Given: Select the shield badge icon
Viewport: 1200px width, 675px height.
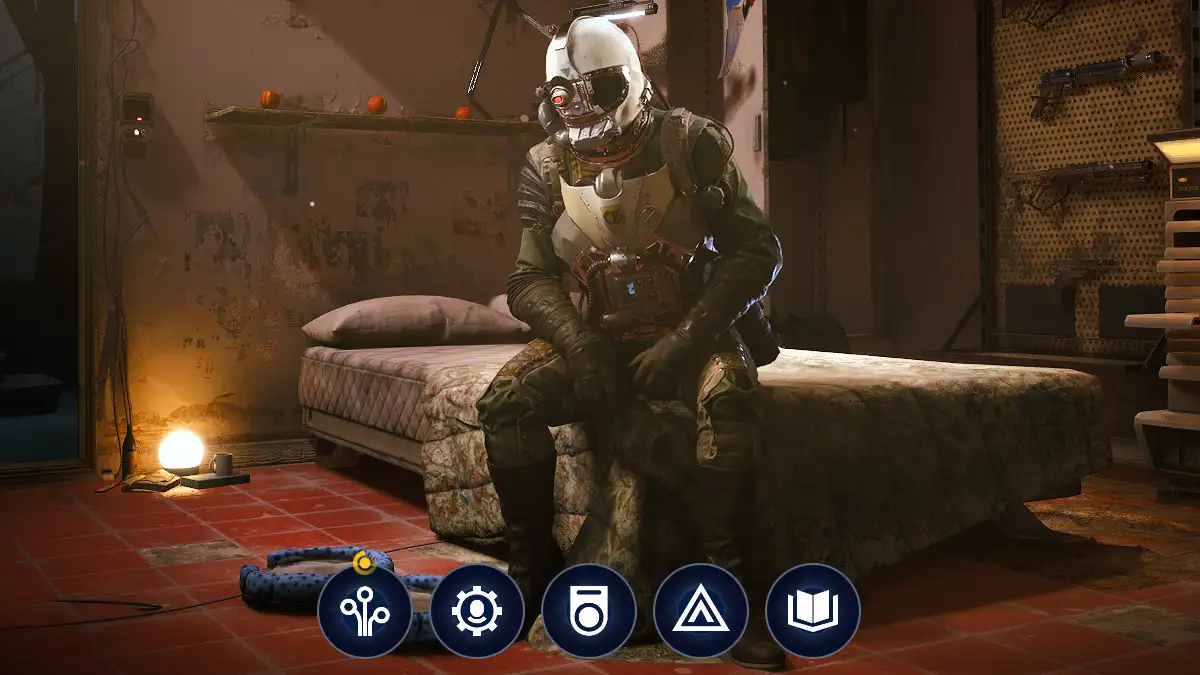Looking at the screenshot, I should click(589, 611).
